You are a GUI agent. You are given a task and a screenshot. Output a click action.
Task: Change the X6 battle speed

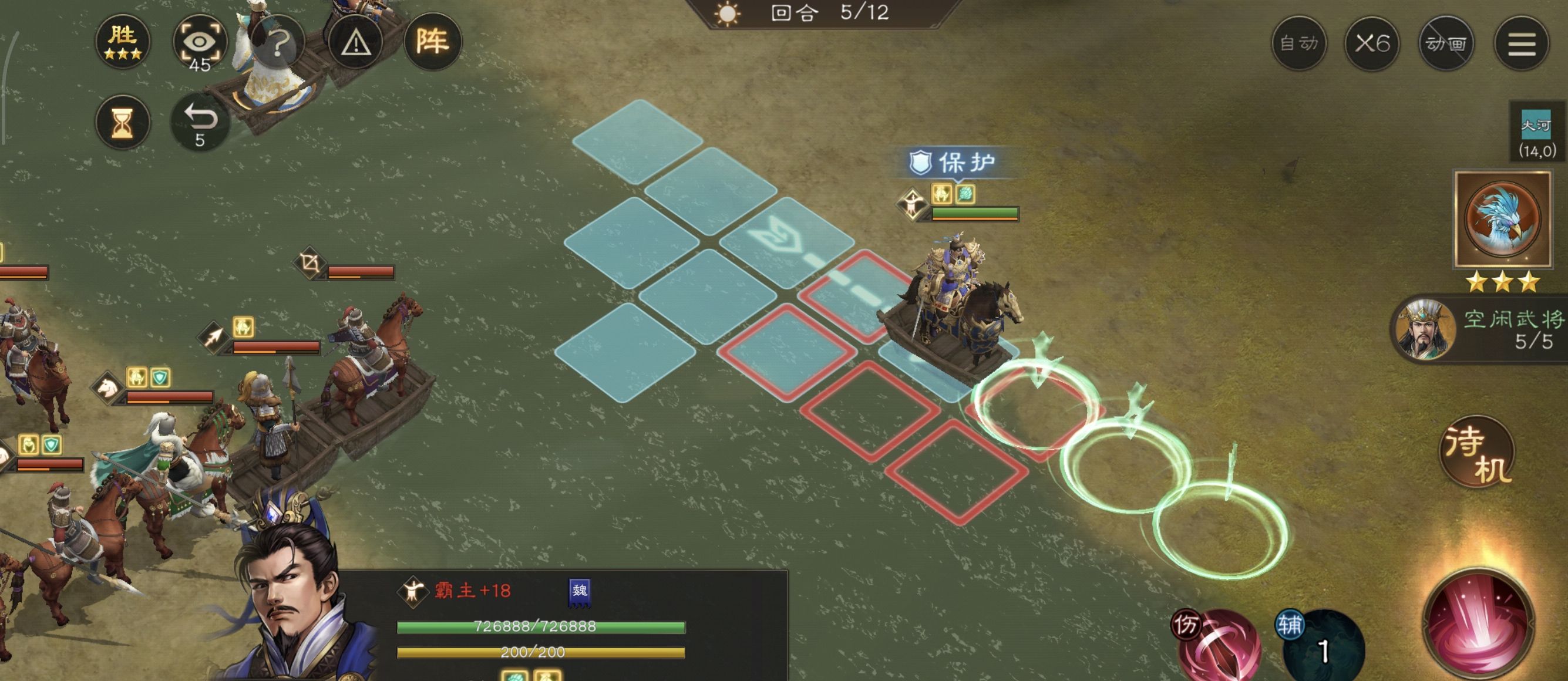(1372, 43)
